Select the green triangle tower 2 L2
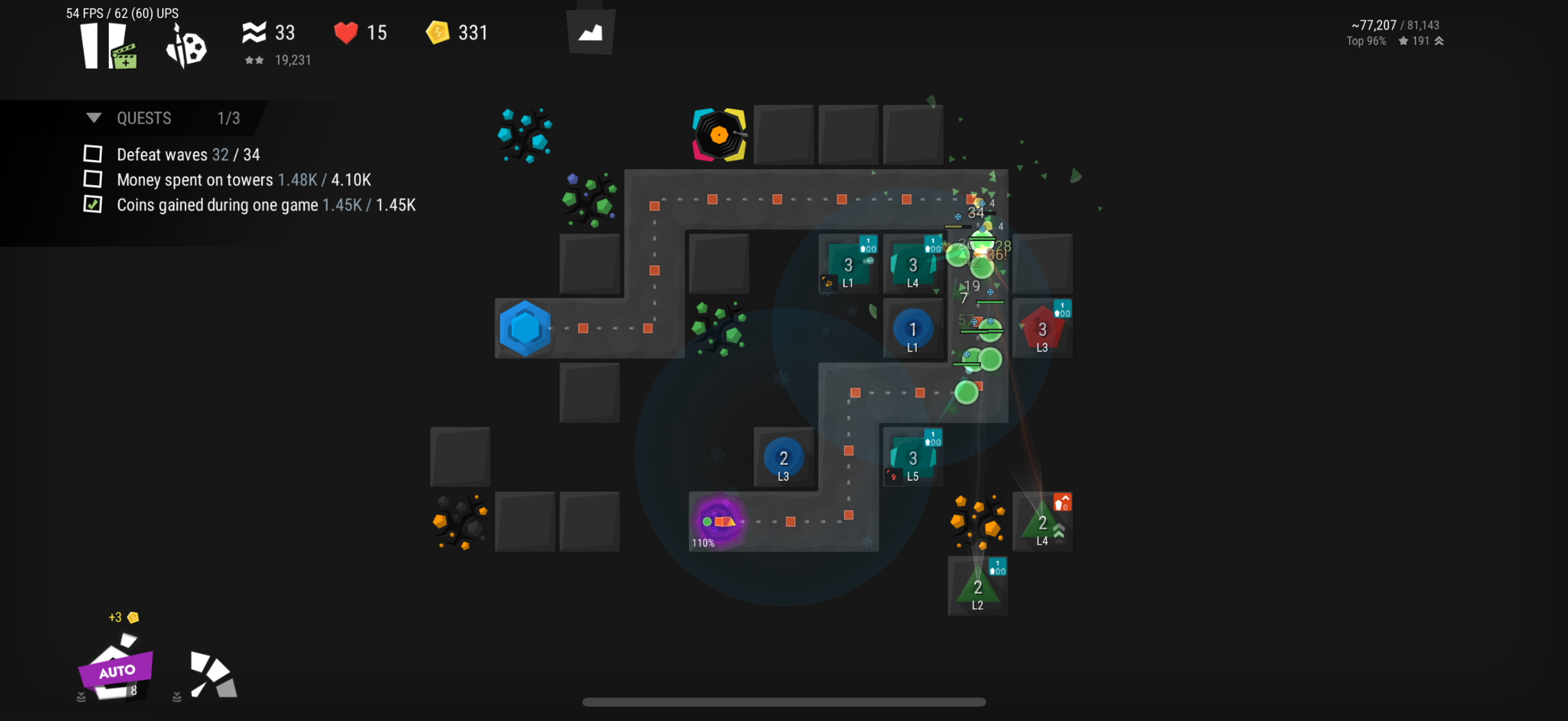Image resolution: width=1568 pixels, height=721 pixels. click(978, 587)
